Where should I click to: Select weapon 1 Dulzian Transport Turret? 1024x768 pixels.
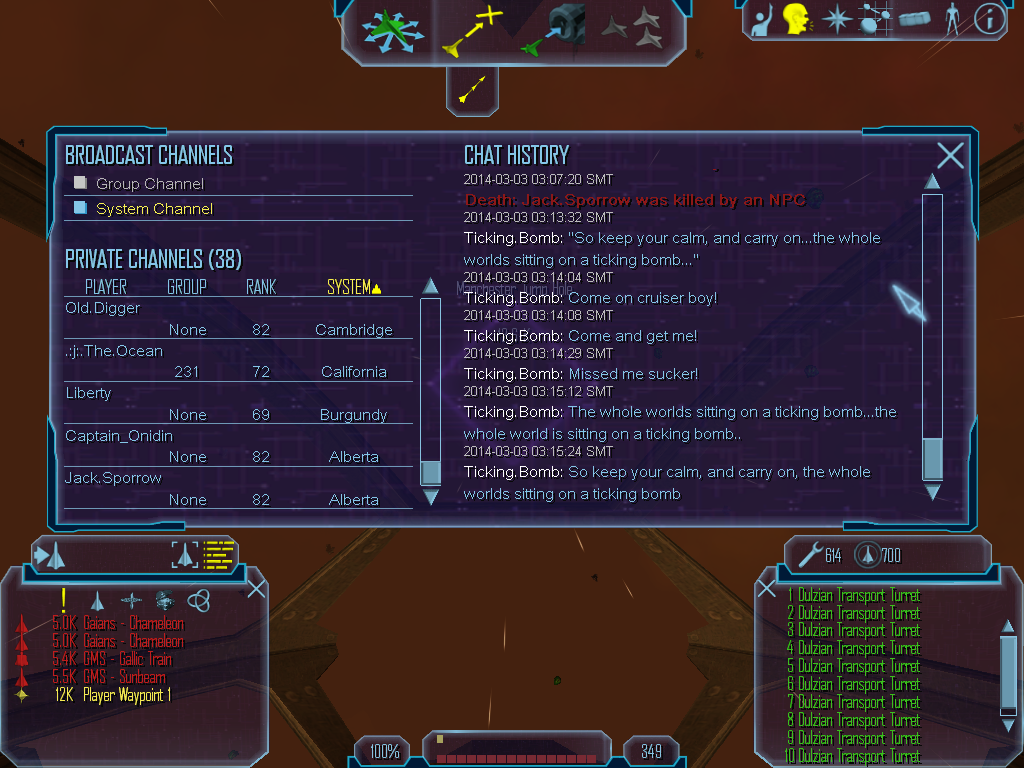[x=857, y=596]
